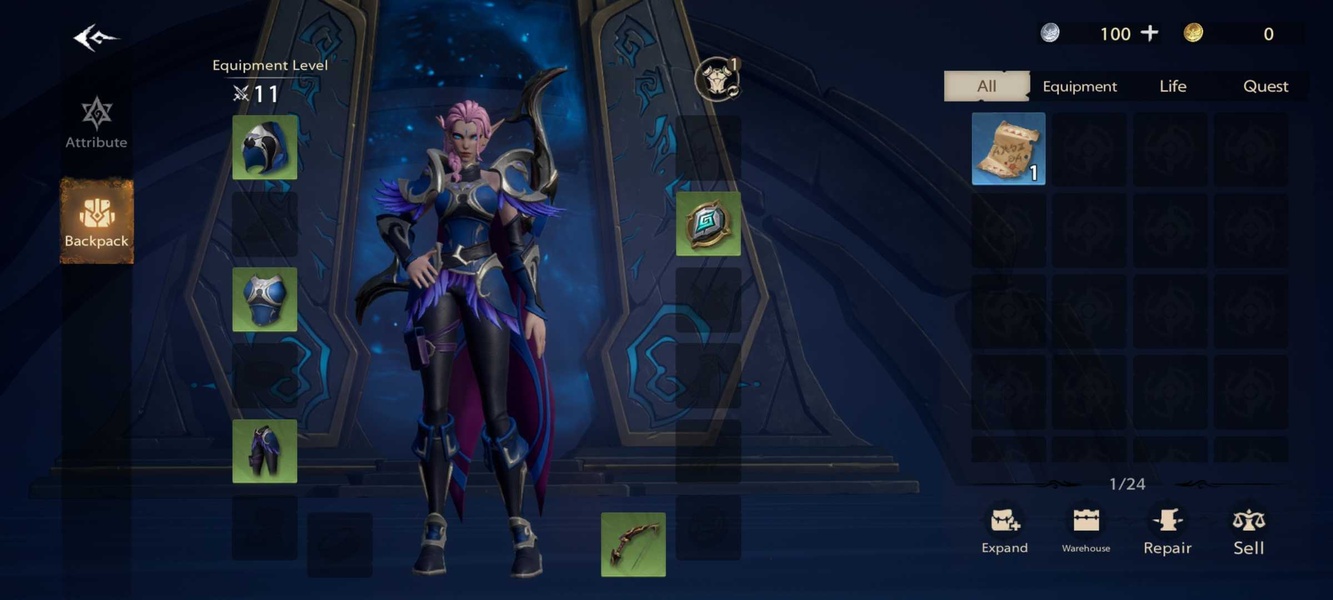This screenshot has width=1333, height=600.
Task: Repair equipment with the anvil button
Action: point(1167,530)
